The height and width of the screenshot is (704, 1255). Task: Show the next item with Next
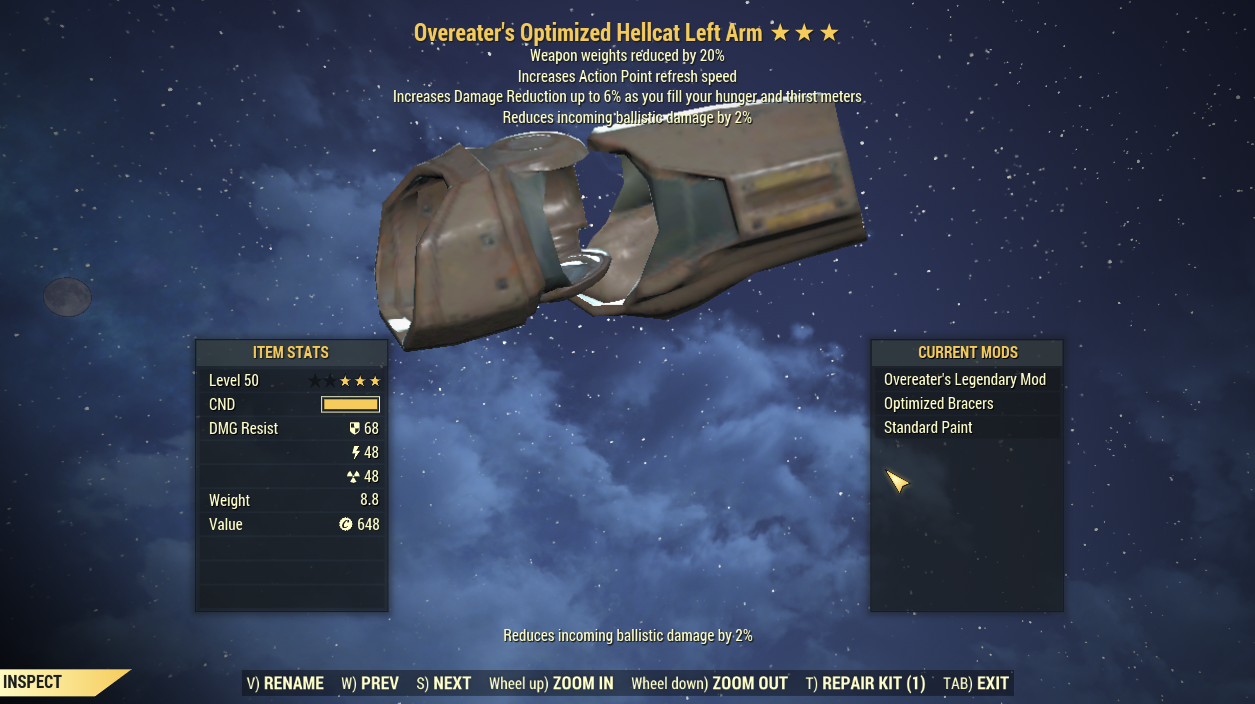[444, 684]
